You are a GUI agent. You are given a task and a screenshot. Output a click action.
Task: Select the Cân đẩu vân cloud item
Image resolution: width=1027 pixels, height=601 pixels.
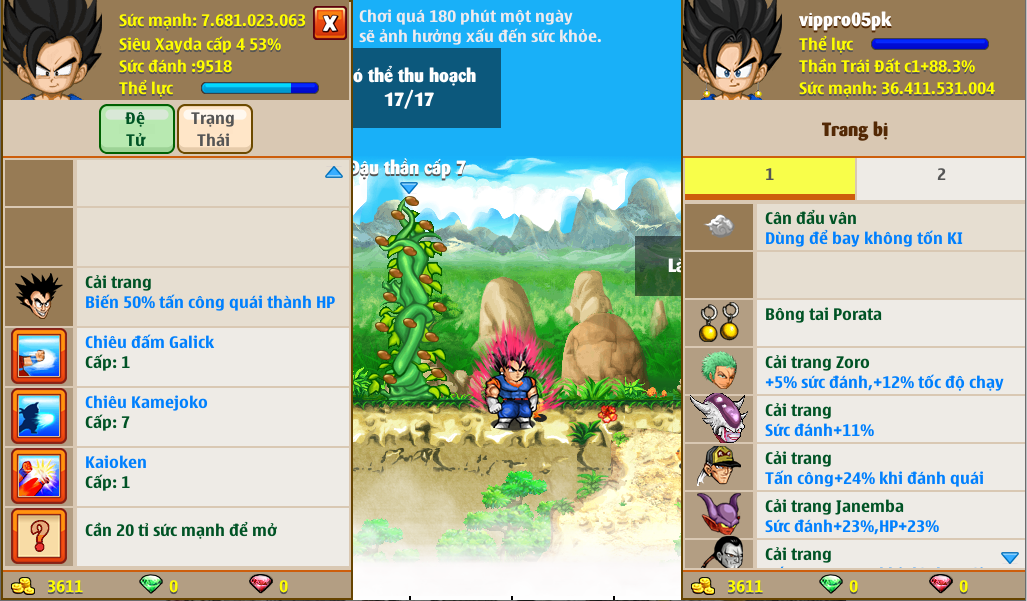[x=855, y=228]
